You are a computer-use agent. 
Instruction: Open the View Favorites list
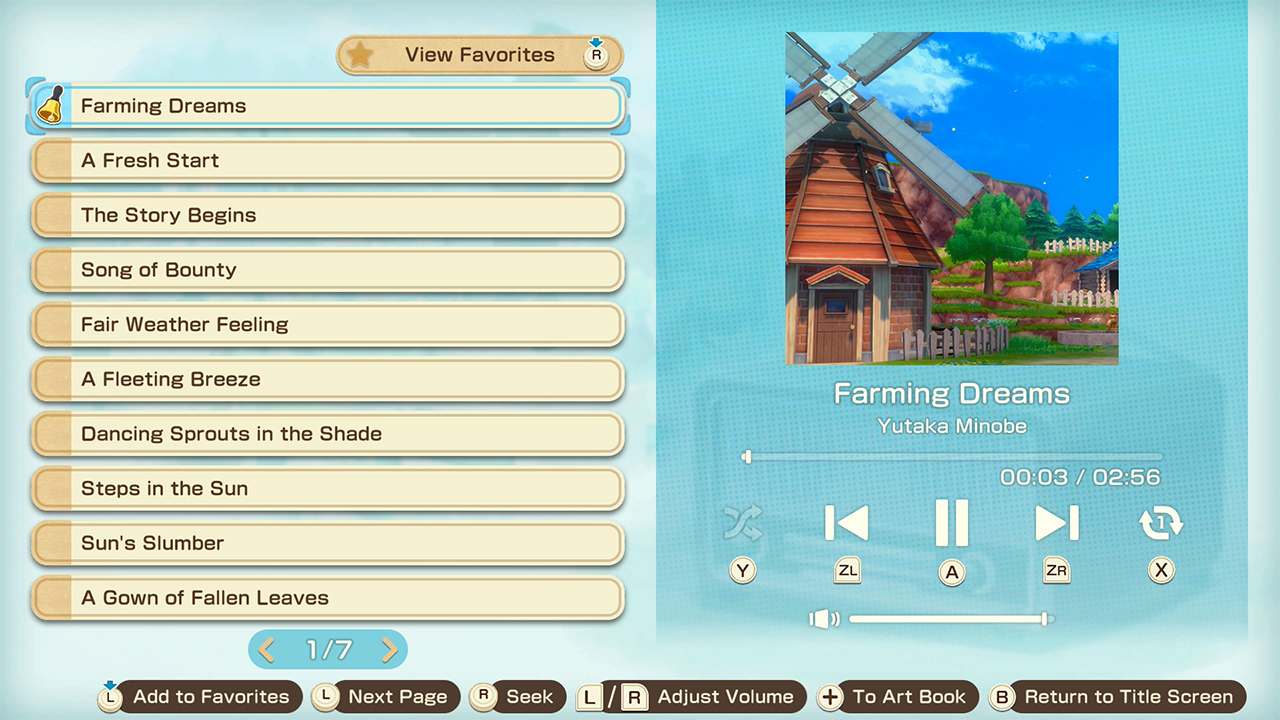[x=478, y=55]
